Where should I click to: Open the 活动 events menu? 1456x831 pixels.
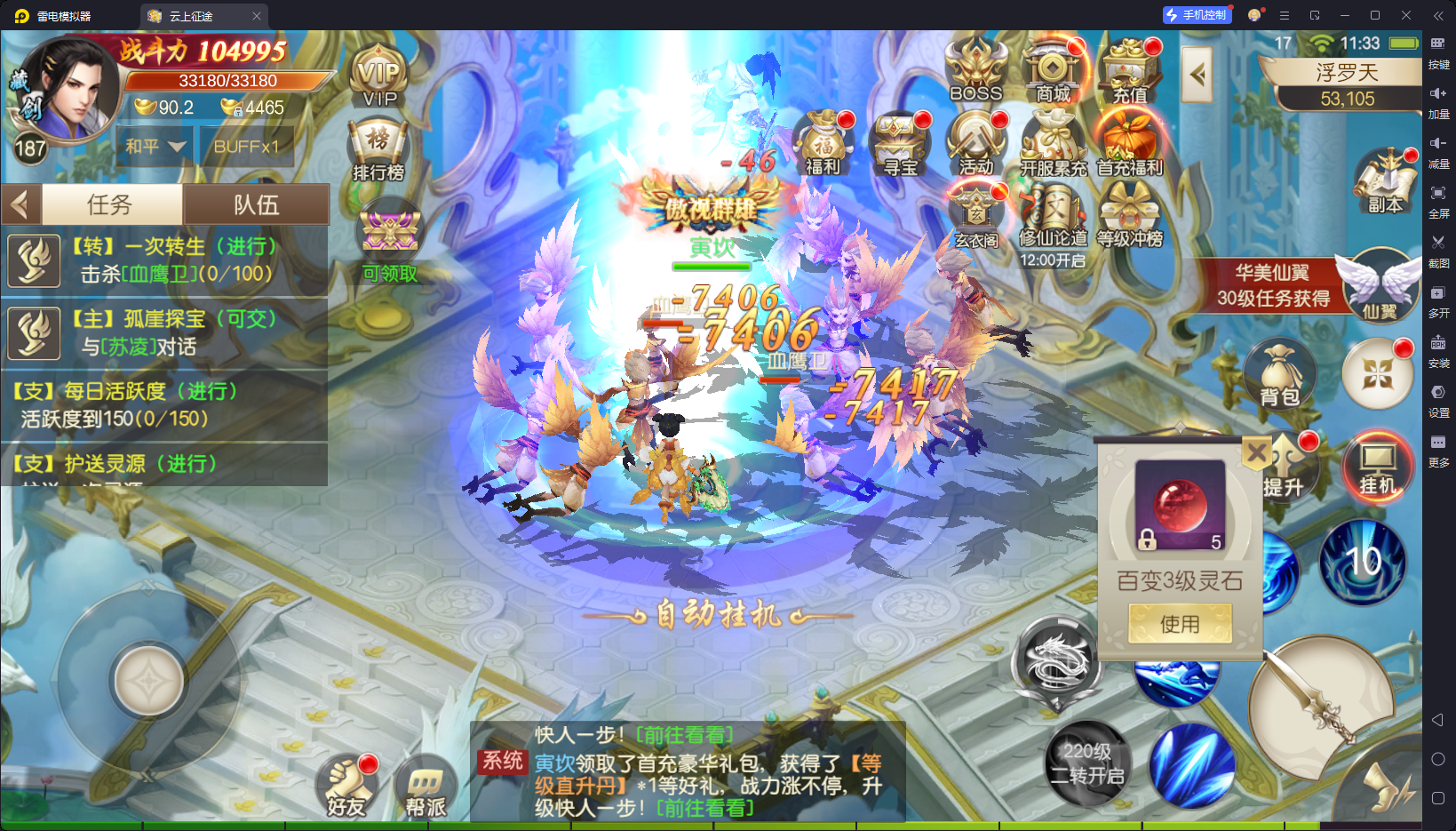[x=975, y=142]
